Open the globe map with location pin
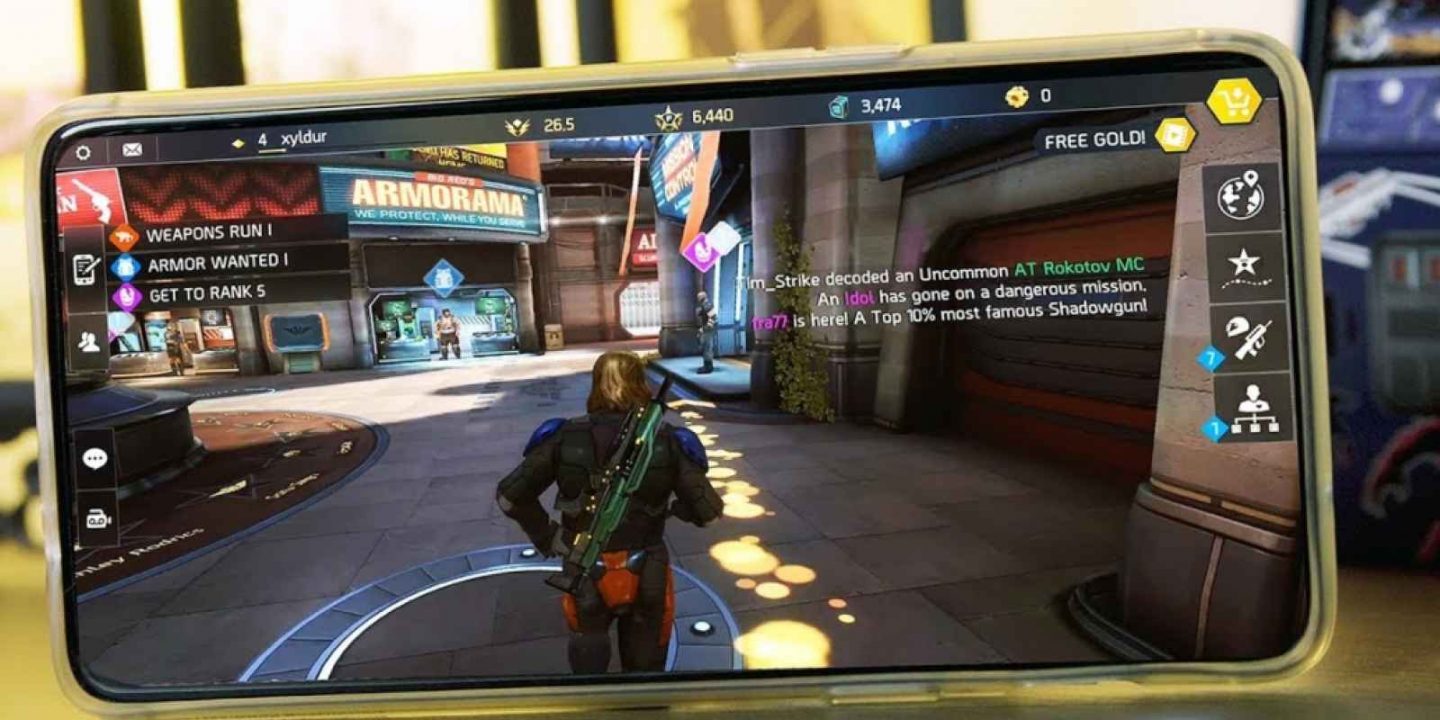Screen dimensions: 1440x720 [x=1241, y=197]
